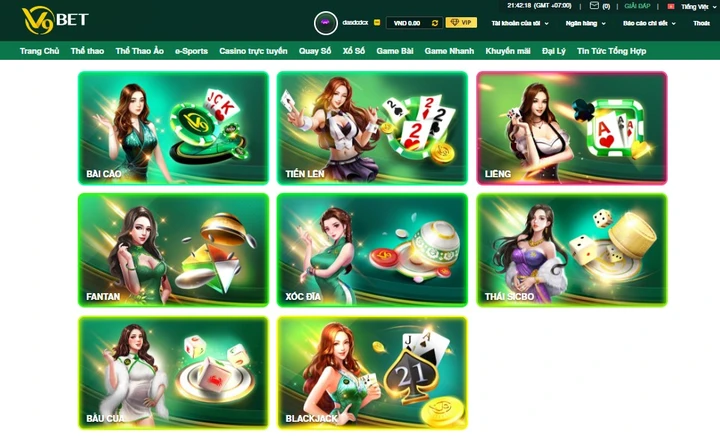Switch to the e-Sports section
Image resolution: width=720 pixels, height=436 pixels.
point(191,50)
